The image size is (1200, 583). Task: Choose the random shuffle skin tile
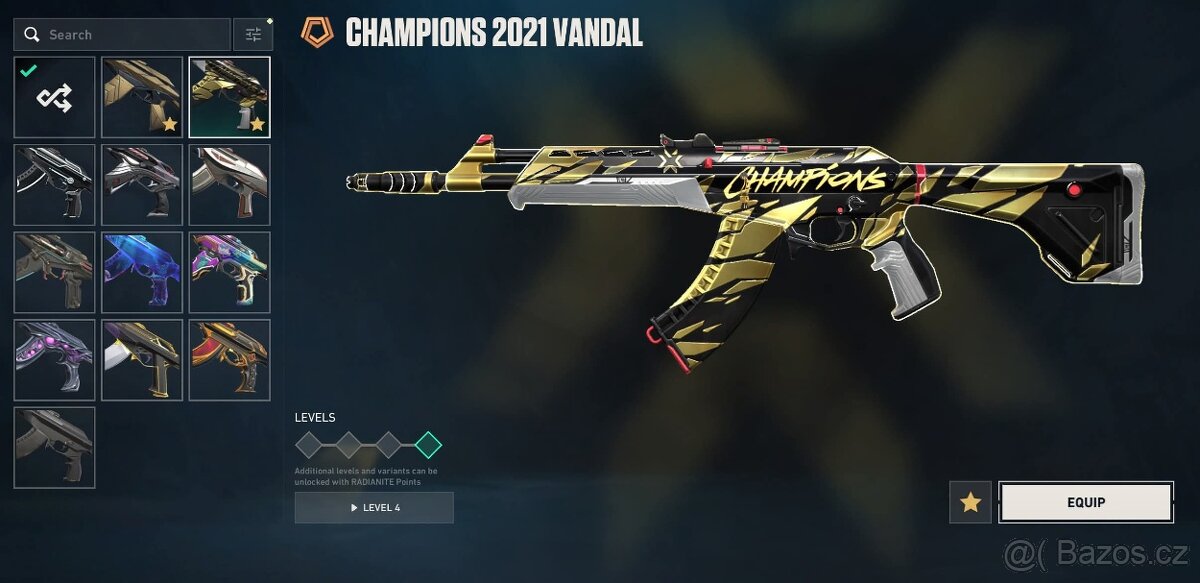tap(55, 97)
